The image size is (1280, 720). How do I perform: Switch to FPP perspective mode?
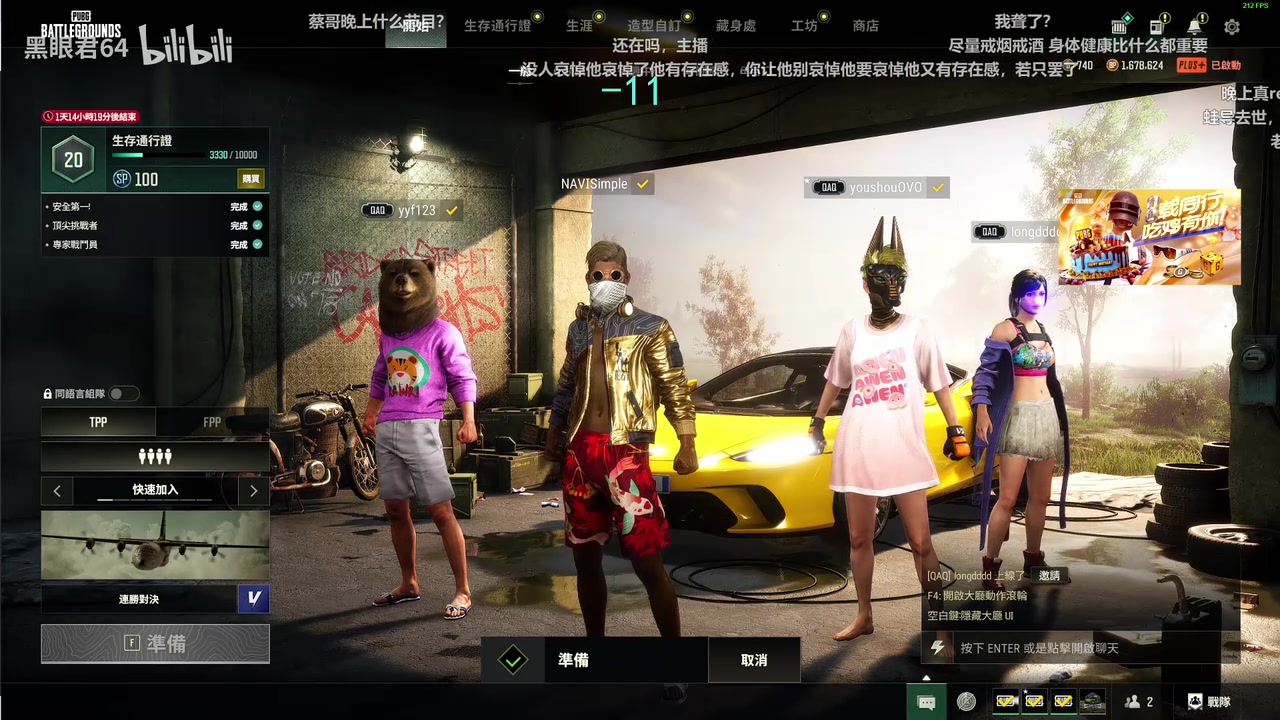tap(212, 422)
